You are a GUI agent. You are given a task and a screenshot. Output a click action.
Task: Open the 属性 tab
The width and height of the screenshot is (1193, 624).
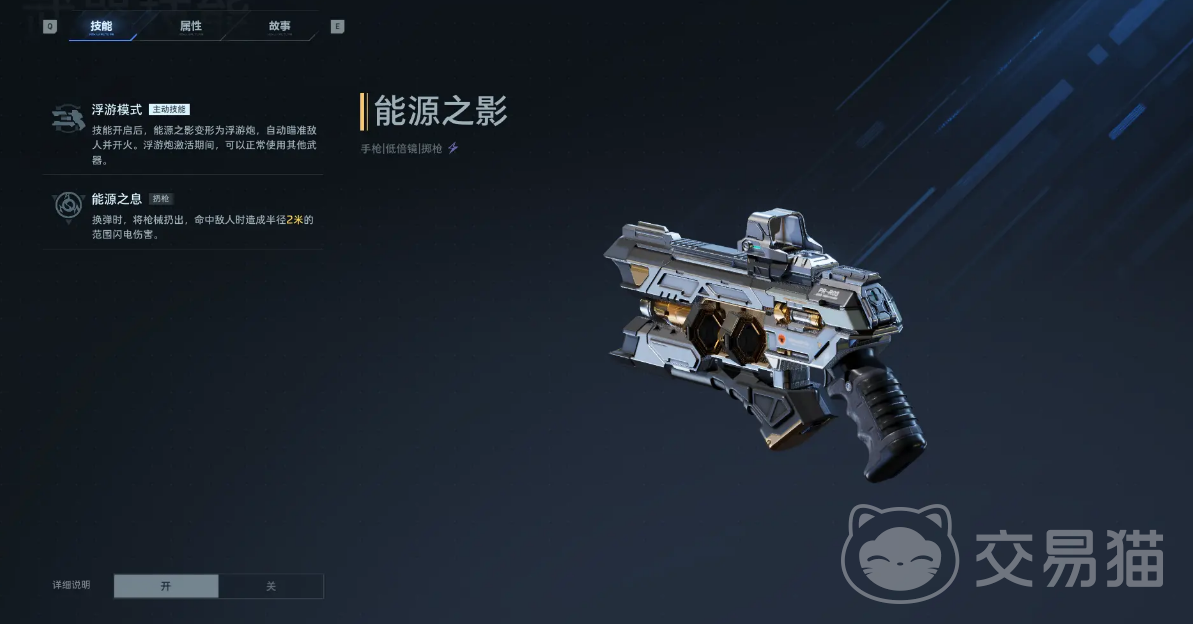click(190, 26)
